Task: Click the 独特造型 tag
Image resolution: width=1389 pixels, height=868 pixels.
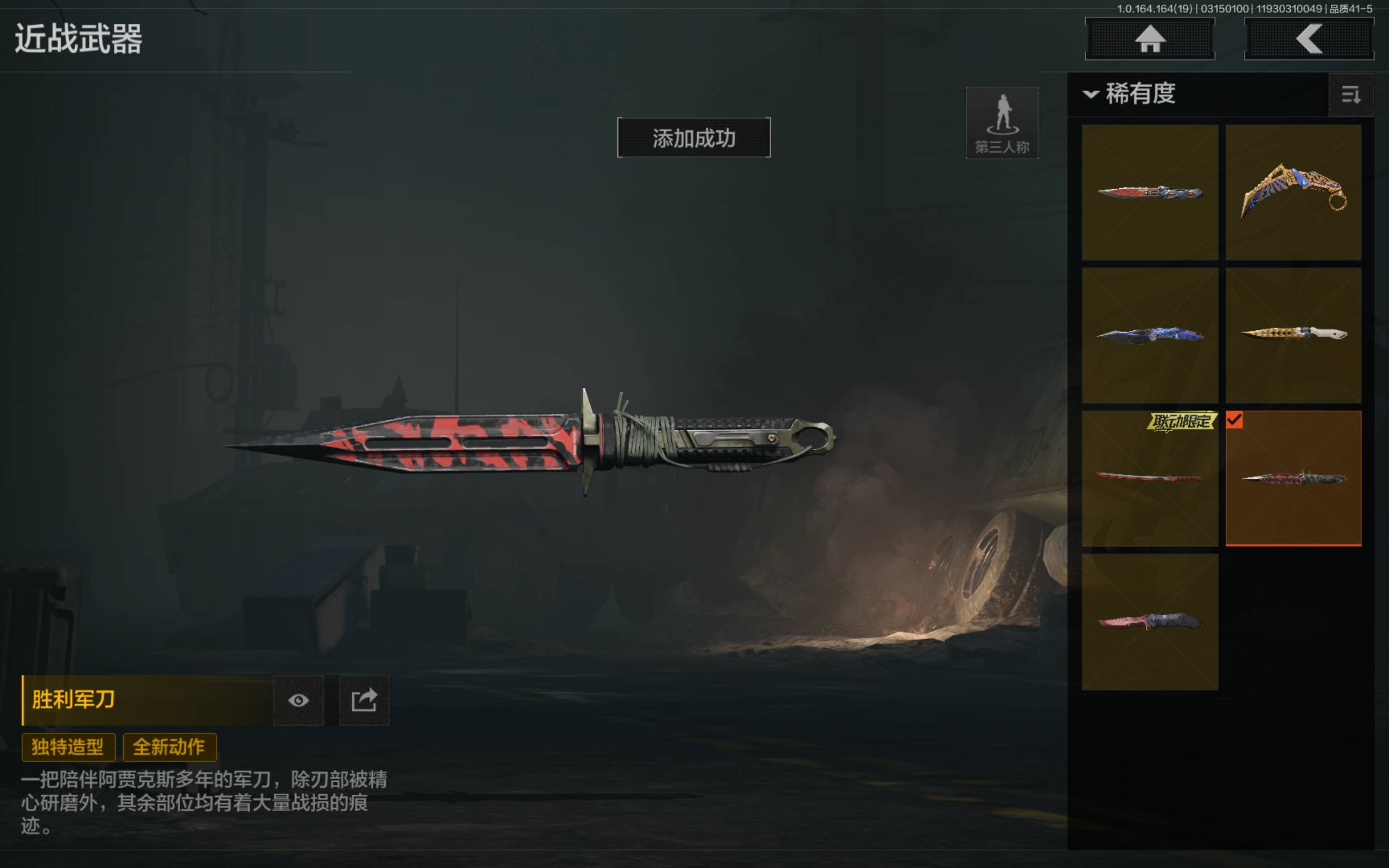Action: (x=68, y=747)
